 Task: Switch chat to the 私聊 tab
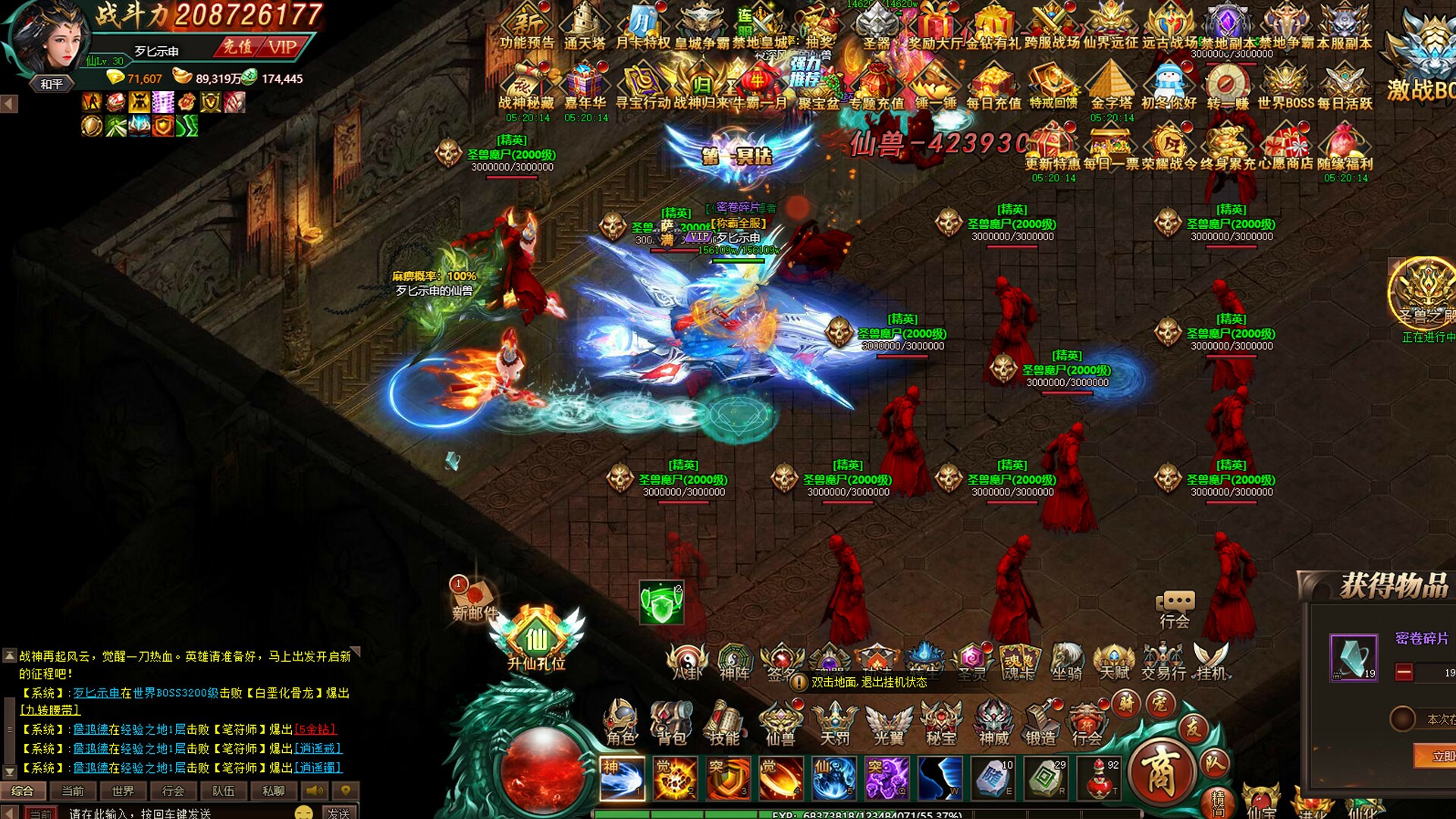pos(273,791)
